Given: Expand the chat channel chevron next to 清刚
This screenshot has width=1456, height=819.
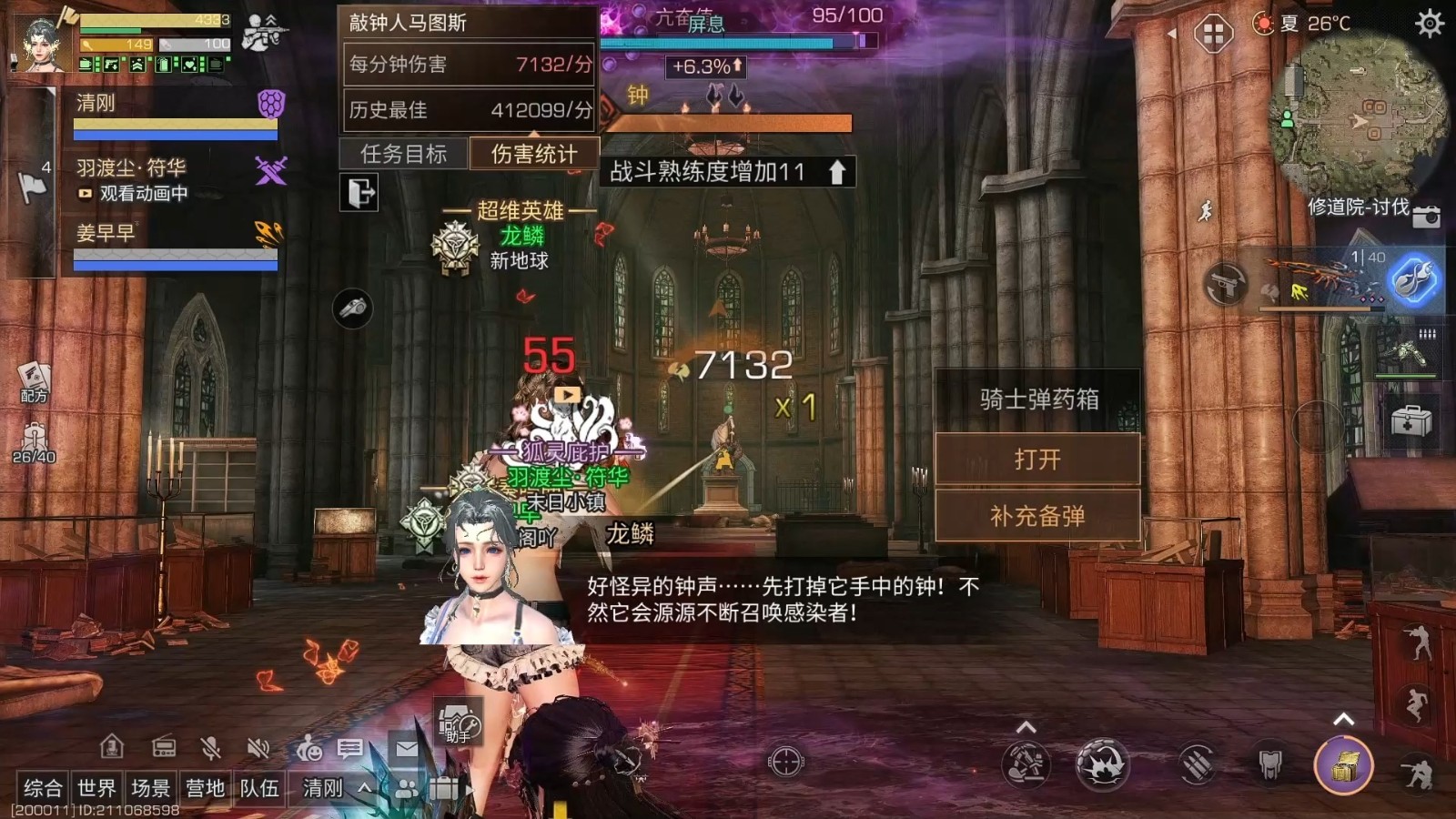Looking at the screenshot, I should (x=366, y=788).
